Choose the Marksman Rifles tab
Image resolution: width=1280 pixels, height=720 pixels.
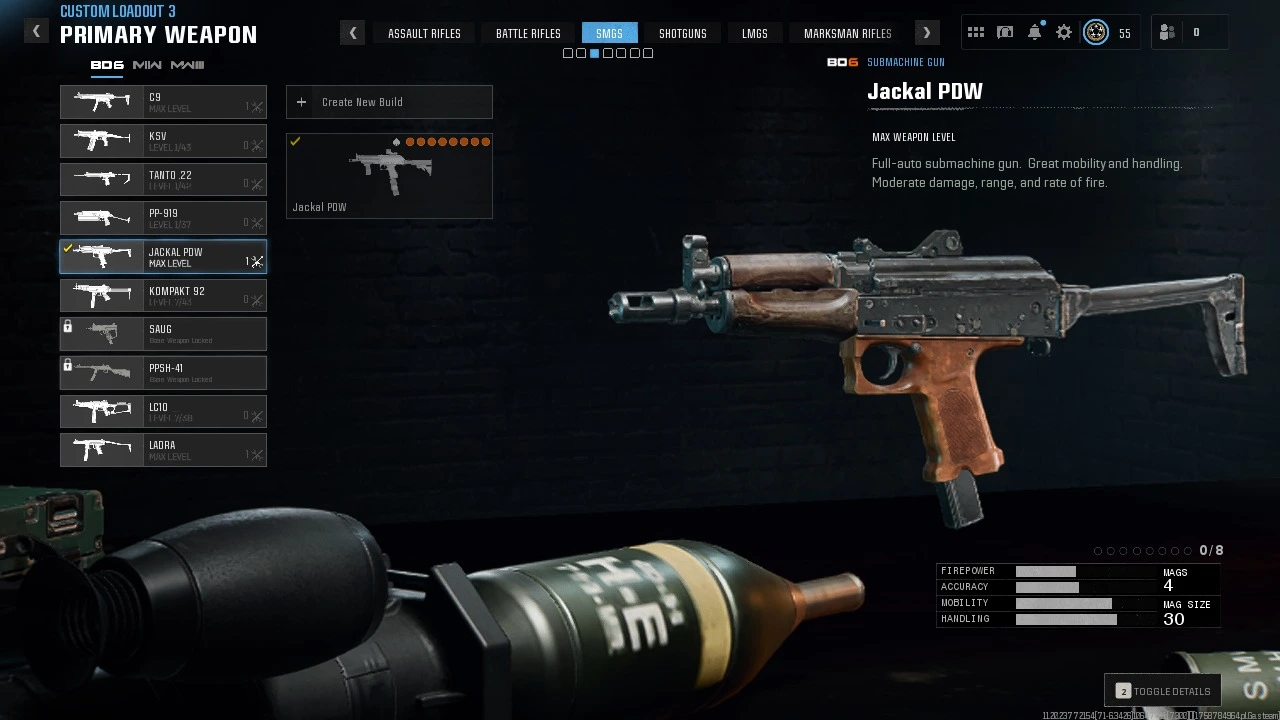[x=847, y=33]
